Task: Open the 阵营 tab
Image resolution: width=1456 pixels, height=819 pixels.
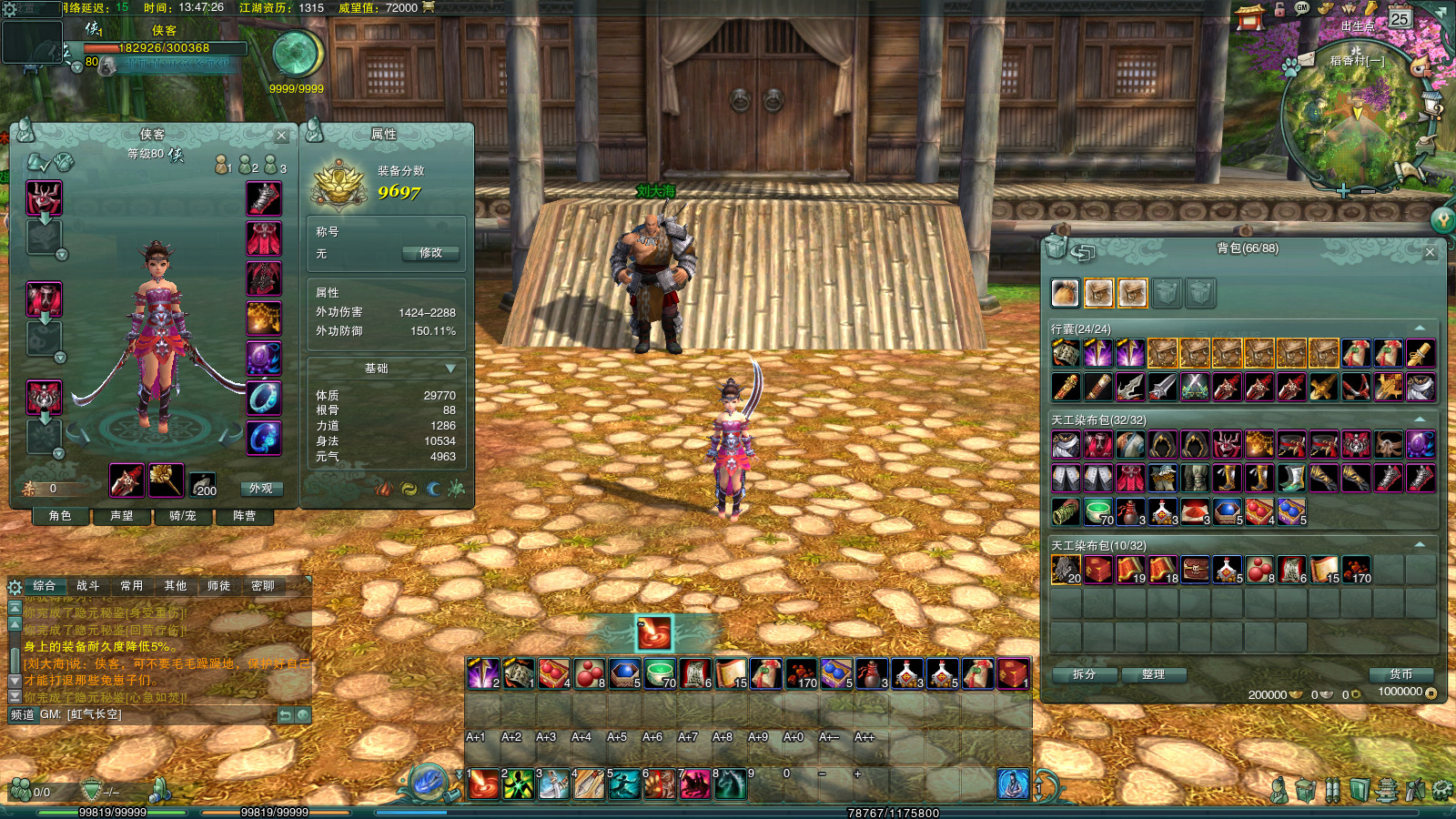Action: (x=244, y=516)
